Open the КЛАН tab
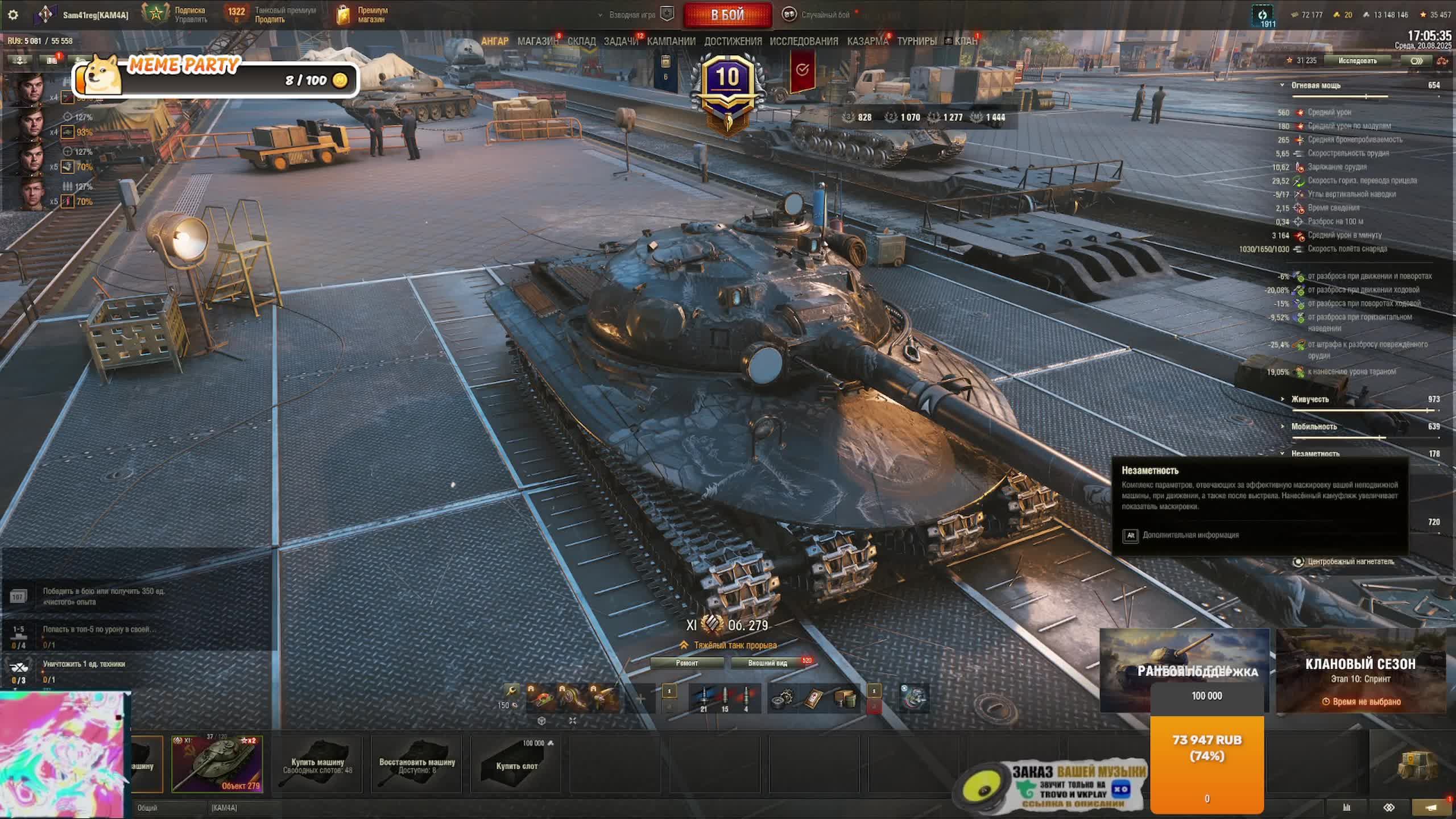This screenshot has height=819, width=1456. 965,41
